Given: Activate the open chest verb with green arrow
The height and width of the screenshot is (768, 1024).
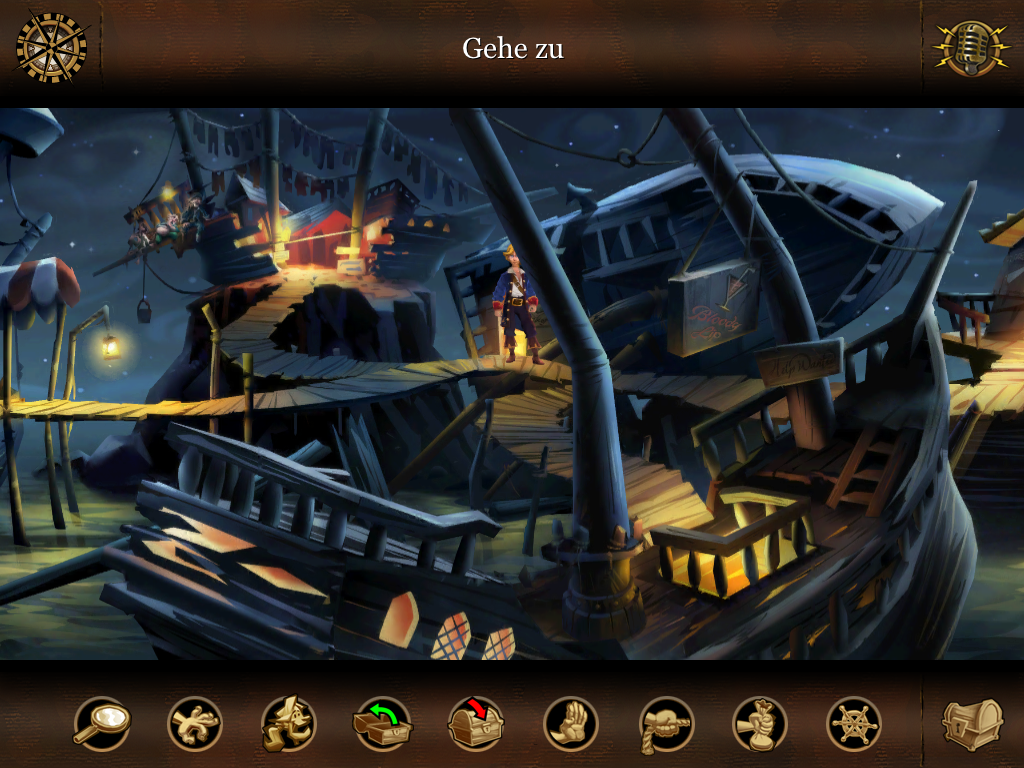Looking at the screenshot, I should coord(382,723).
